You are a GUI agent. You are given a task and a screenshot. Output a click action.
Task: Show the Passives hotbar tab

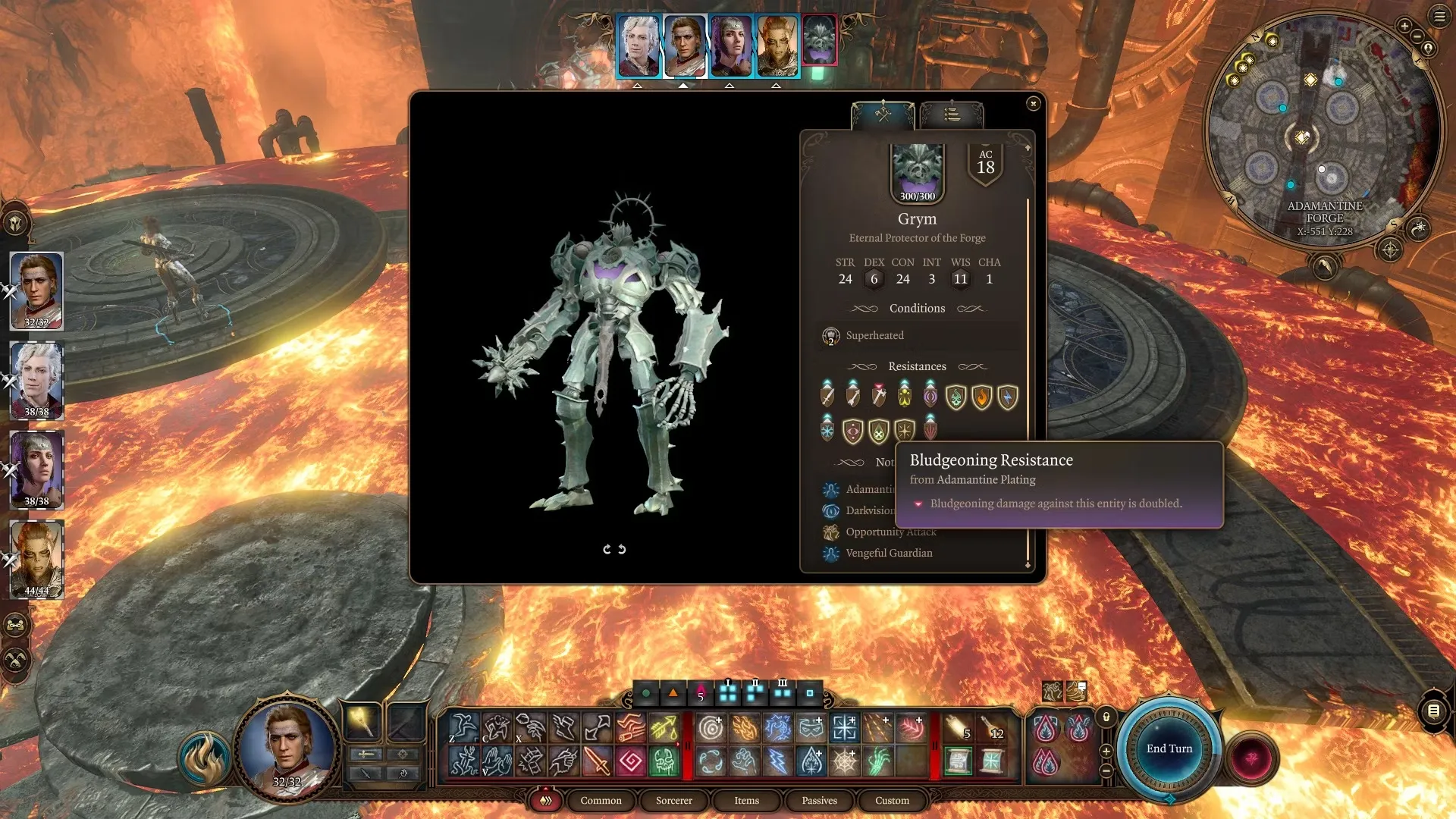click(x=819, y=801)
